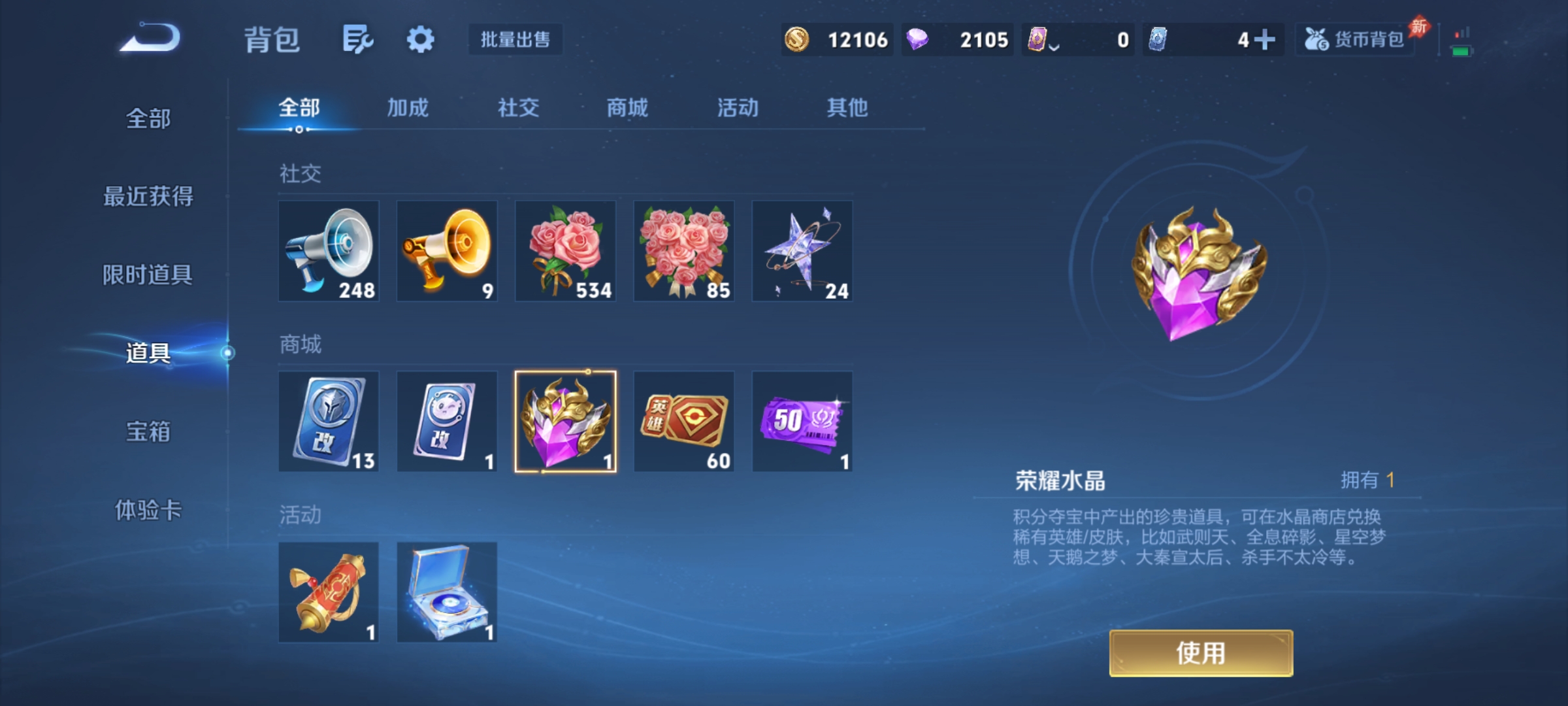Click the gold coin currency icon
Image resolution: width=1568 pixels, height=706 pixels.
click(798, 39)
